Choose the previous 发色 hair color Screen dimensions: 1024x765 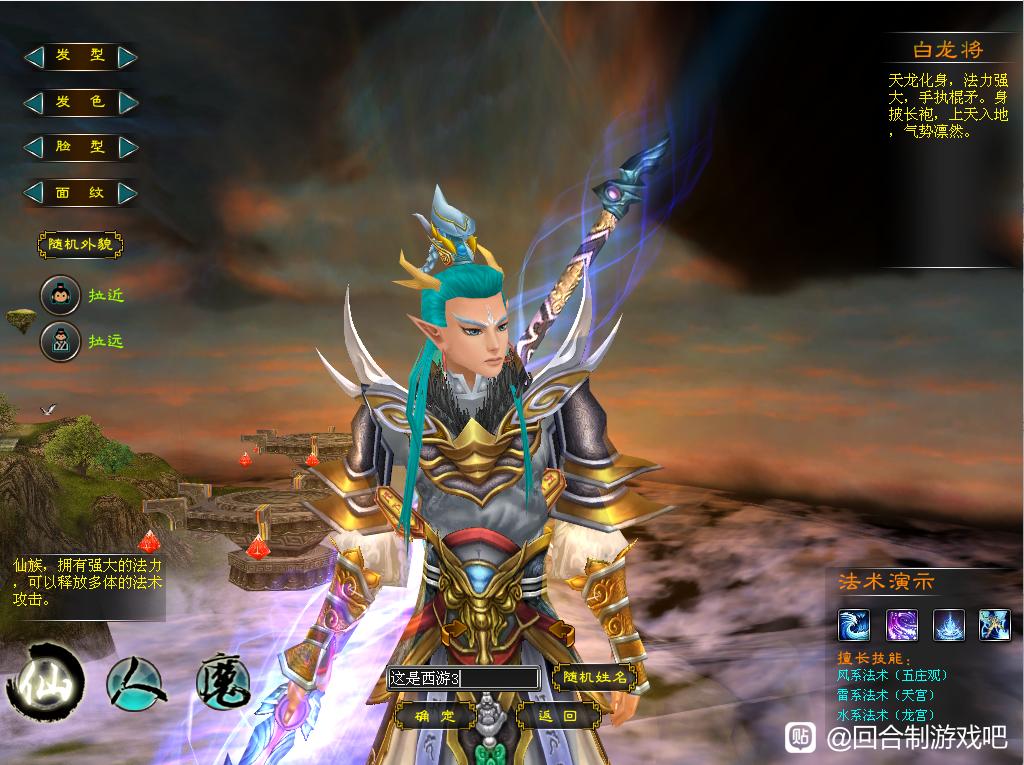point(34,102)
